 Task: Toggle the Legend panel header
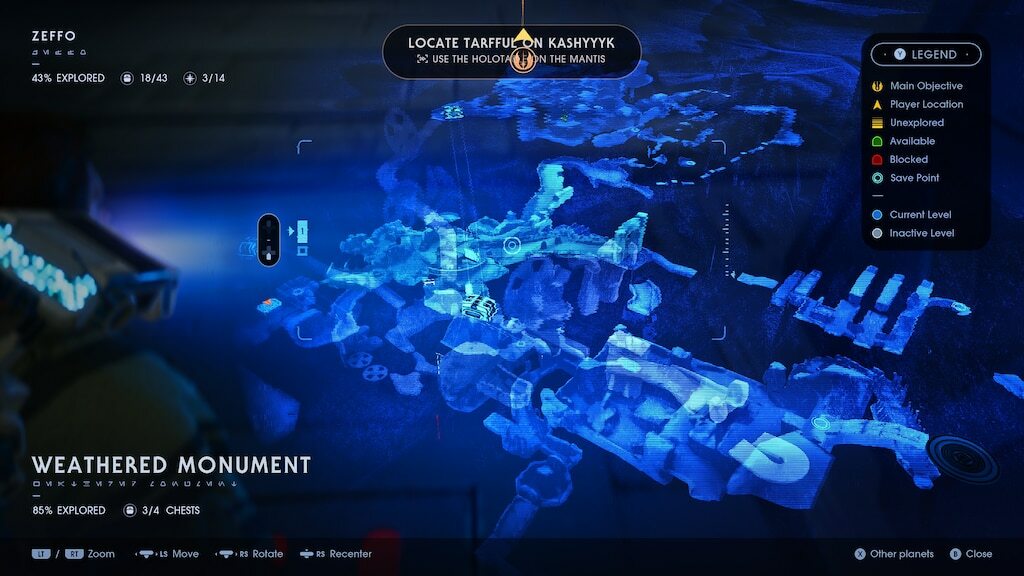tap(925, 55)
